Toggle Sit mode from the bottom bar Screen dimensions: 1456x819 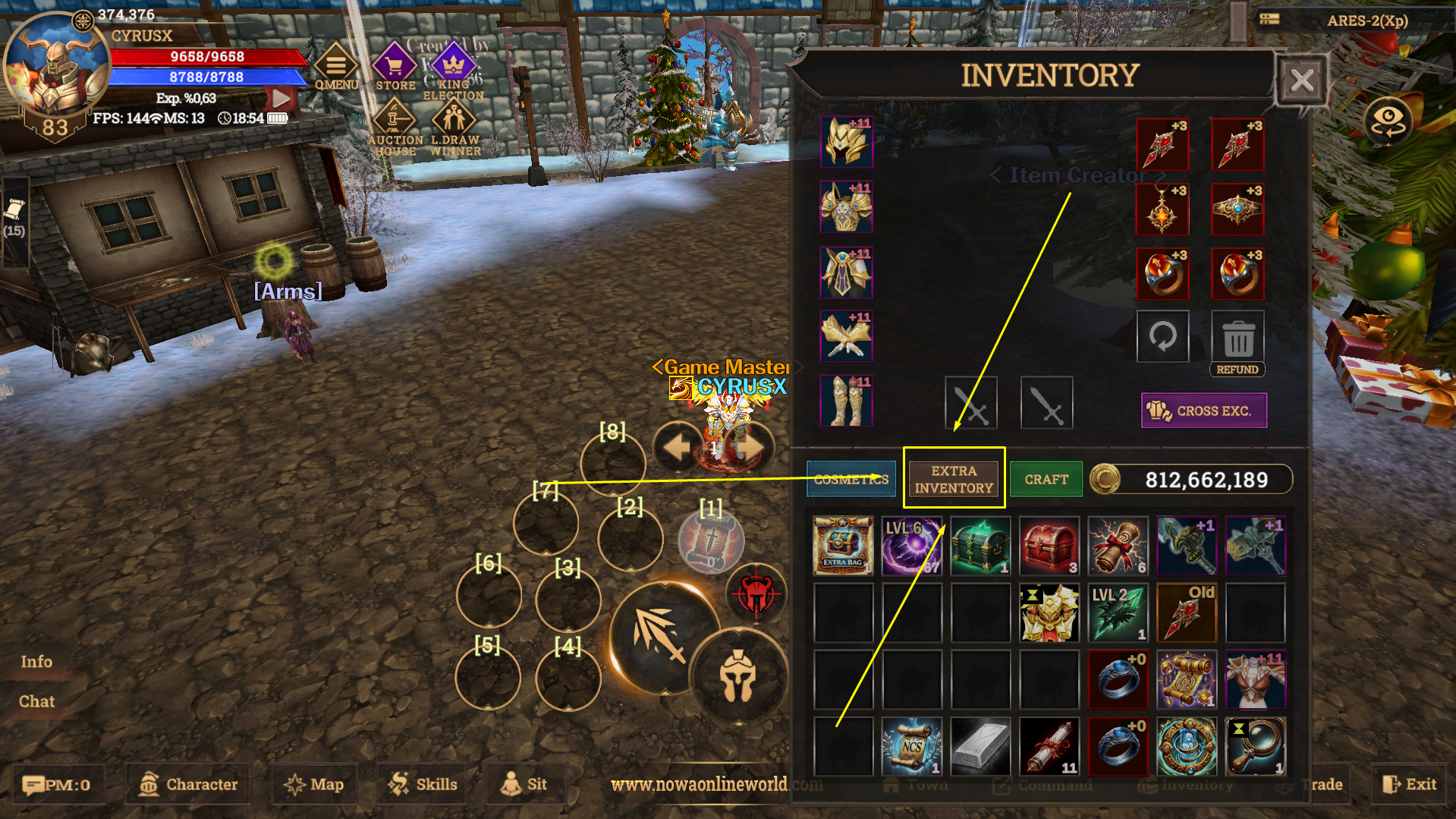[526, 784]
